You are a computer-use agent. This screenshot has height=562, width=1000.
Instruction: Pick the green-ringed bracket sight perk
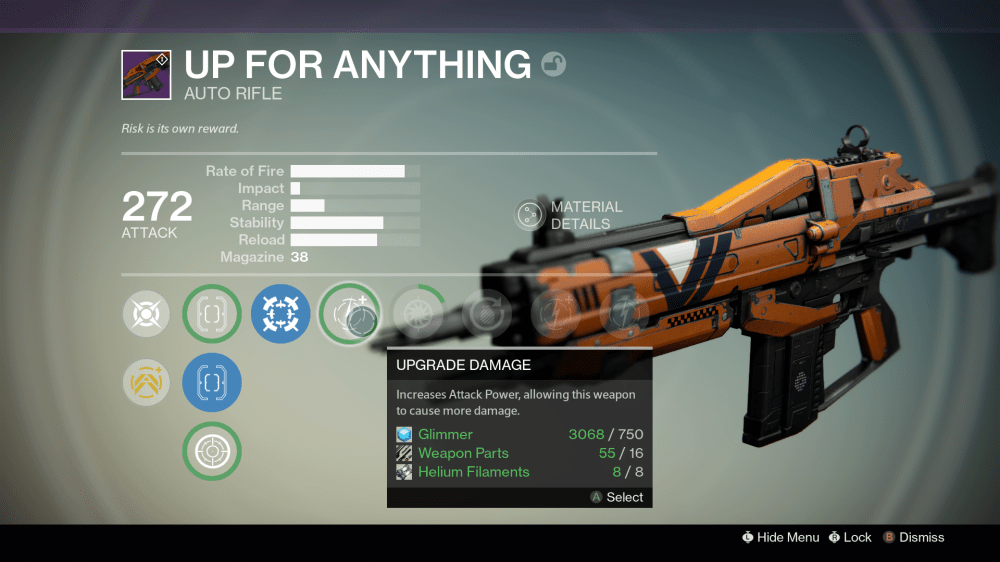[x=212, y=314]
